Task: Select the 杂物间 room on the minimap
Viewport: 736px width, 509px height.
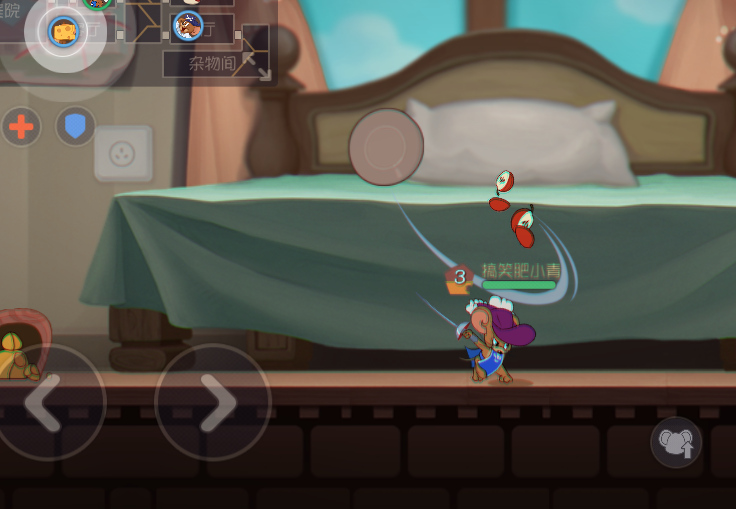Action: click(x=210, y=64)
